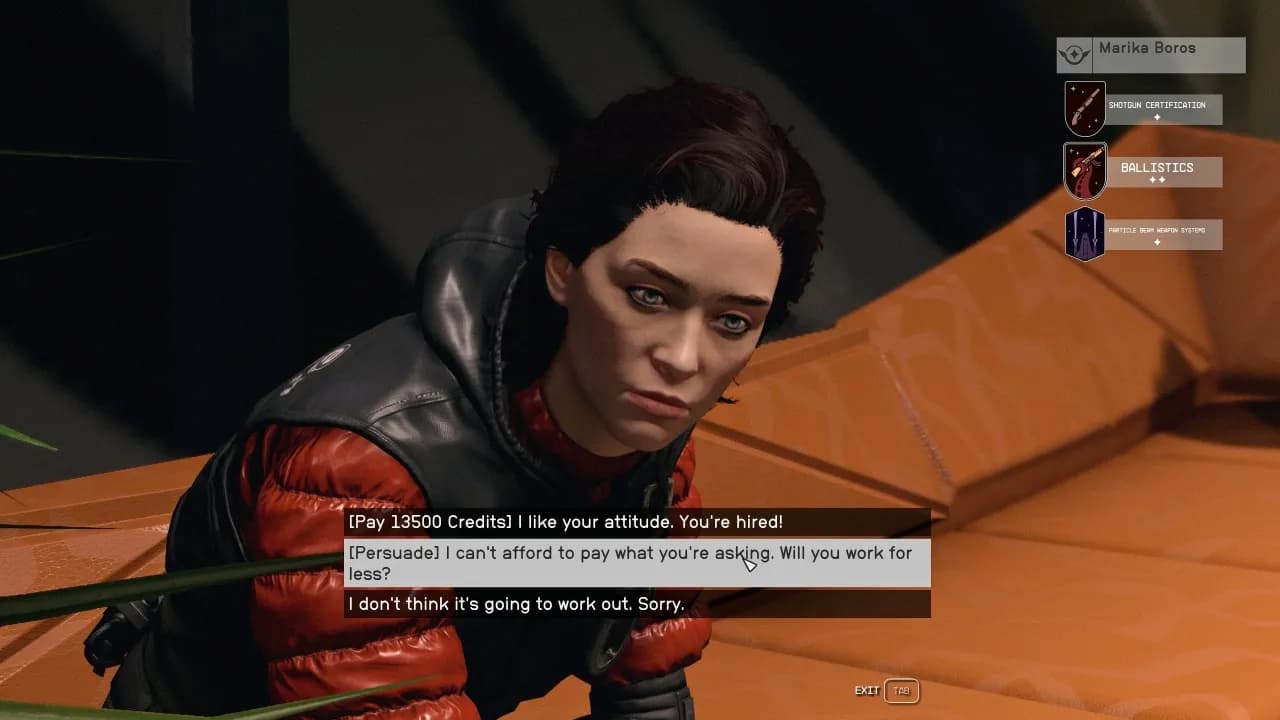Open the Particle Beam Weapon Systems skill crest
Viewport: 1280px width, 720px height.
click(x=1085, y=233)
